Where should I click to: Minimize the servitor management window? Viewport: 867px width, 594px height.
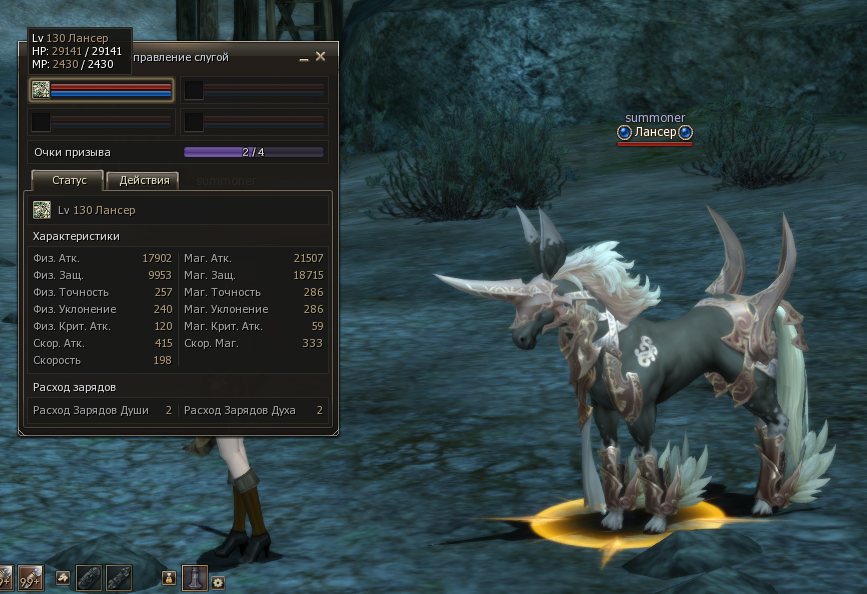tap(303, 59)
